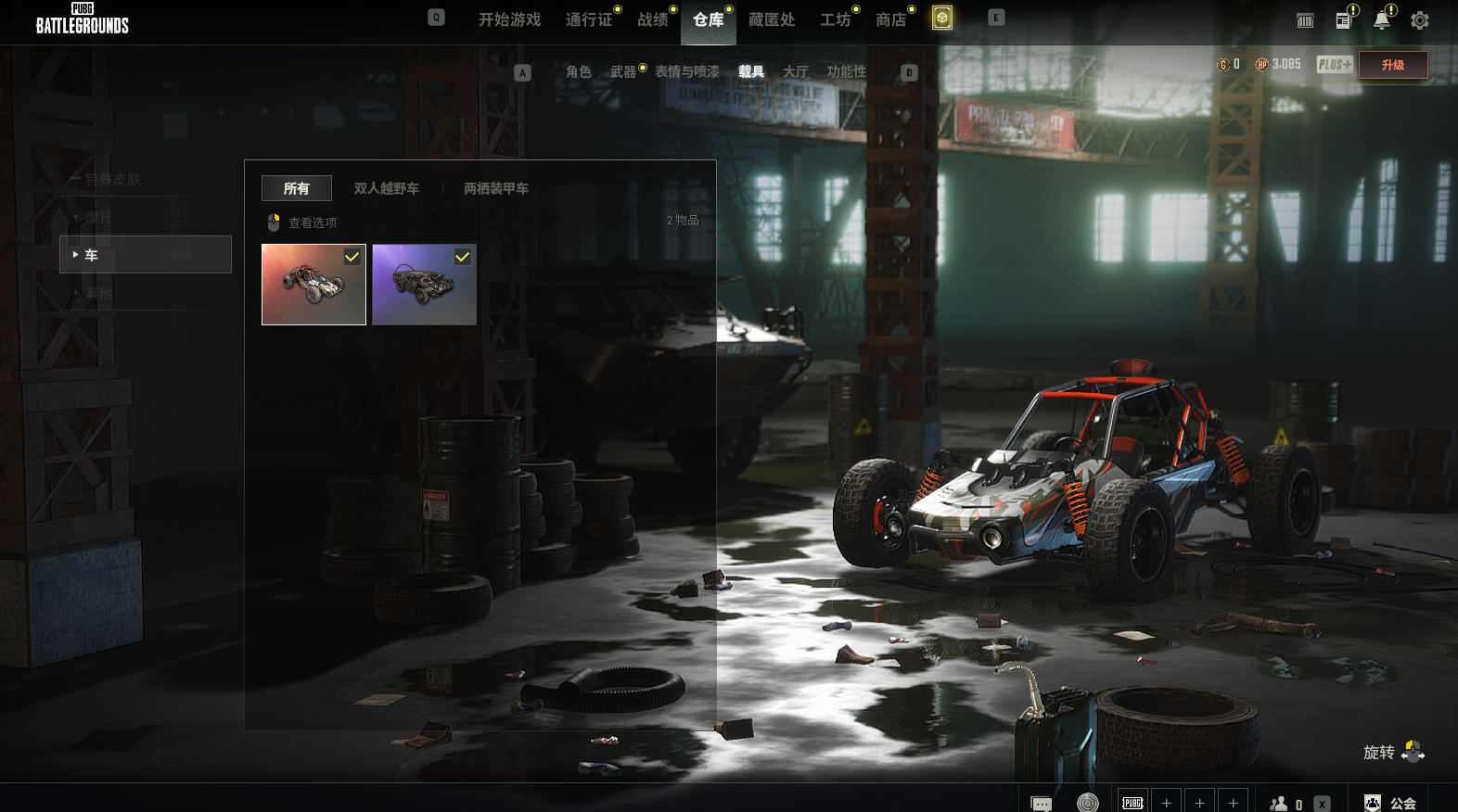Visit the 商店 store tab
This screenshot has height=812, width=1458.
coord(890,19)
